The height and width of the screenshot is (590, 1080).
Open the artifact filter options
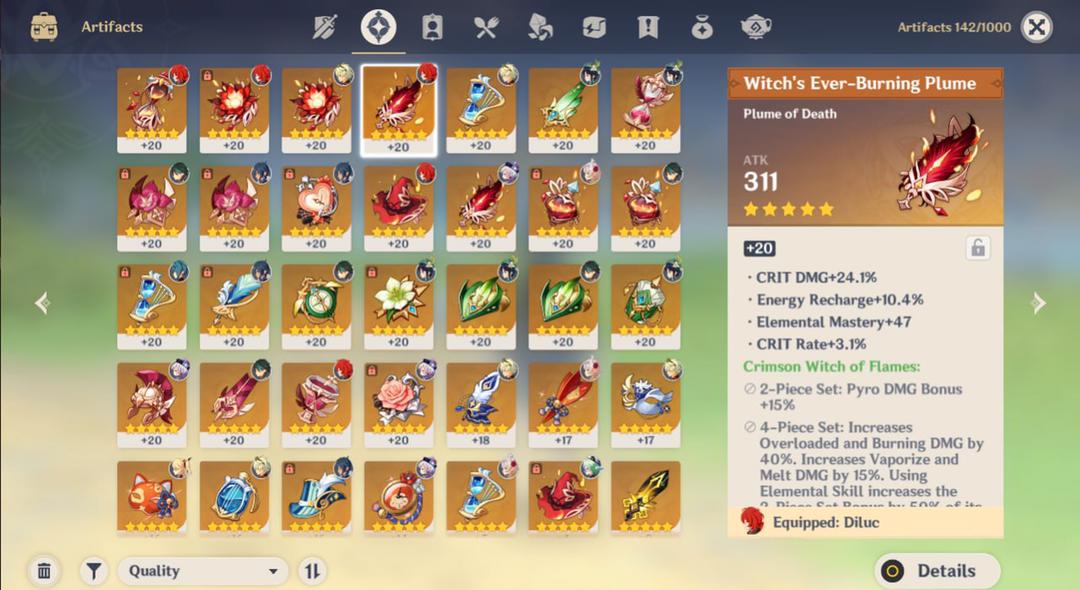tap(94, 571)
